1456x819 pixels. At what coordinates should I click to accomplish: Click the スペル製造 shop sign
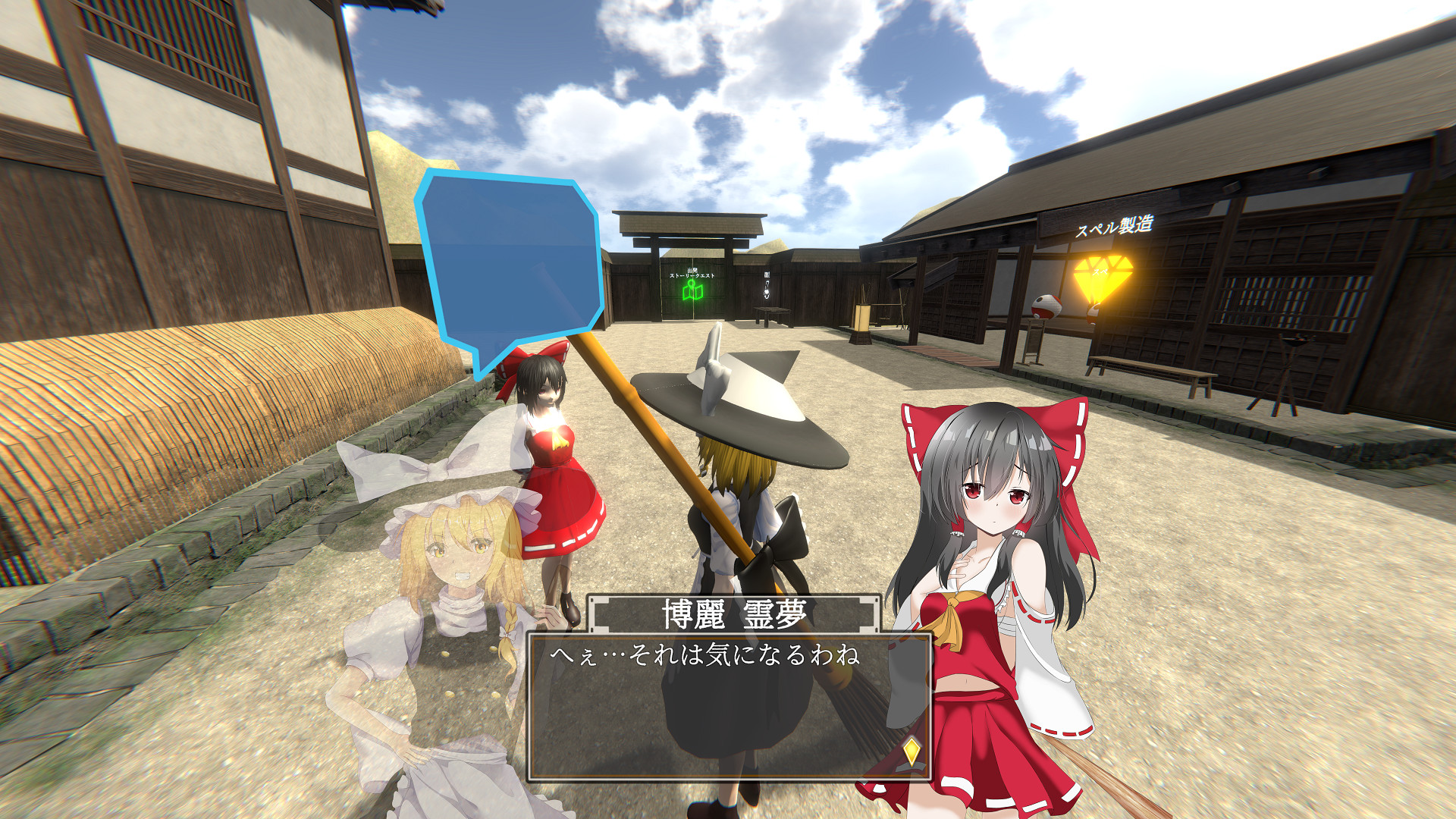click(x=1115, y=226)
